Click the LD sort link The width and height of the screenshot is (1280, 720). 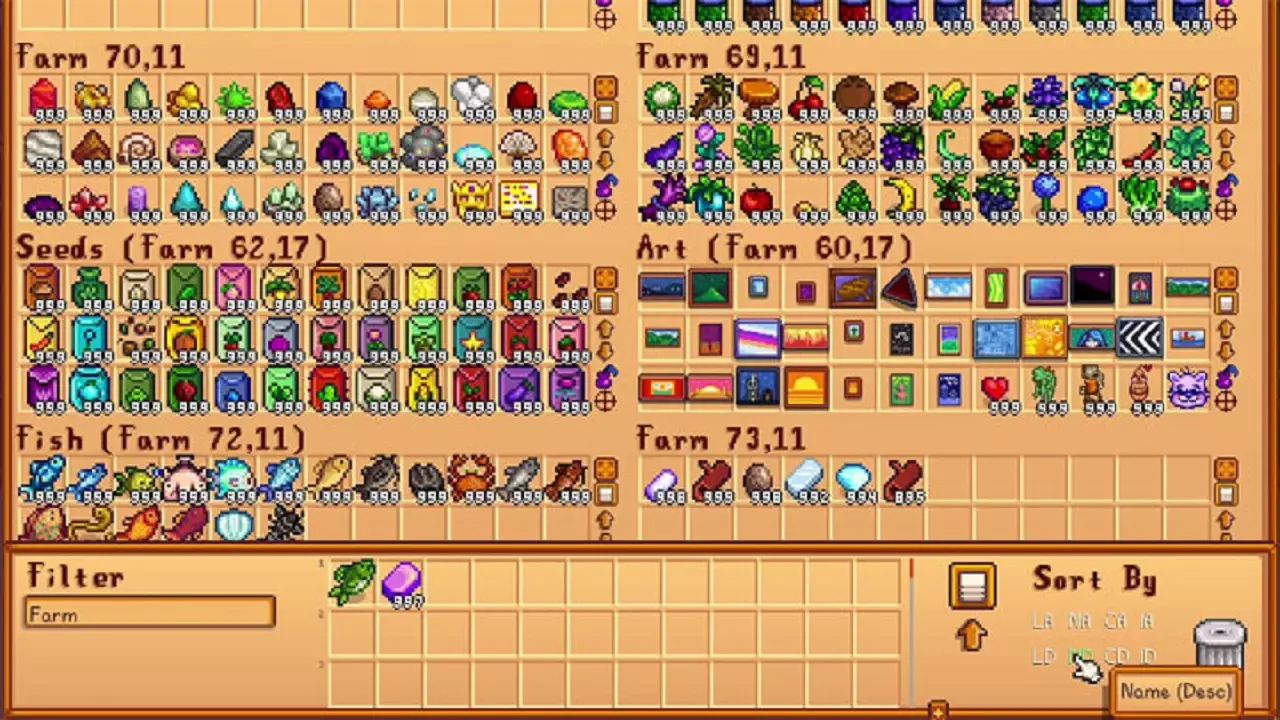point(1044,656)
